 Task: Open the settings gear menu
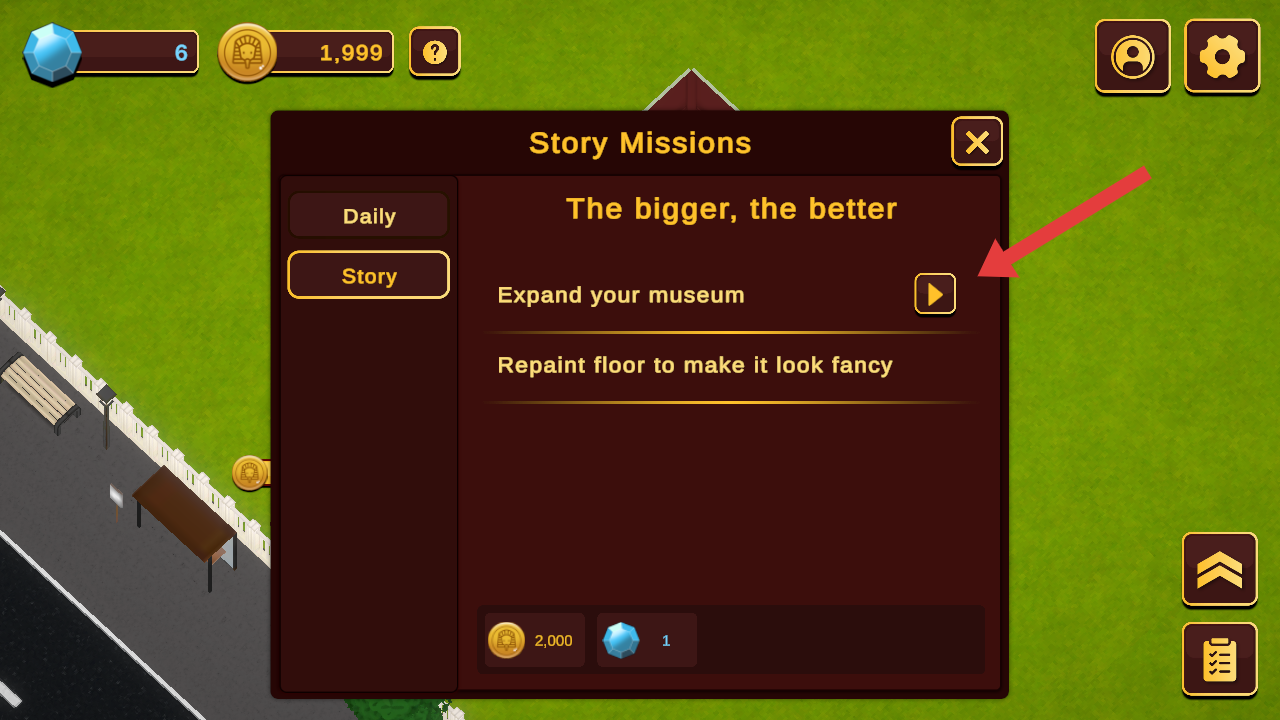(1222, 56)
